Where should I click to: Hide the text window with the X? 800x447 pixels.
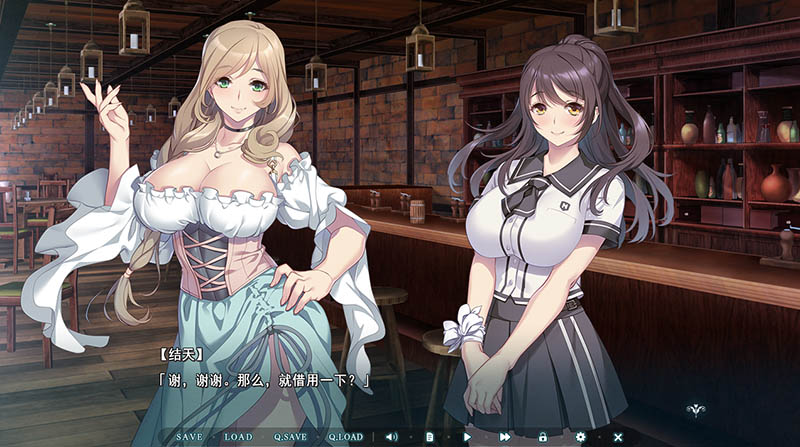click(618, 437)
